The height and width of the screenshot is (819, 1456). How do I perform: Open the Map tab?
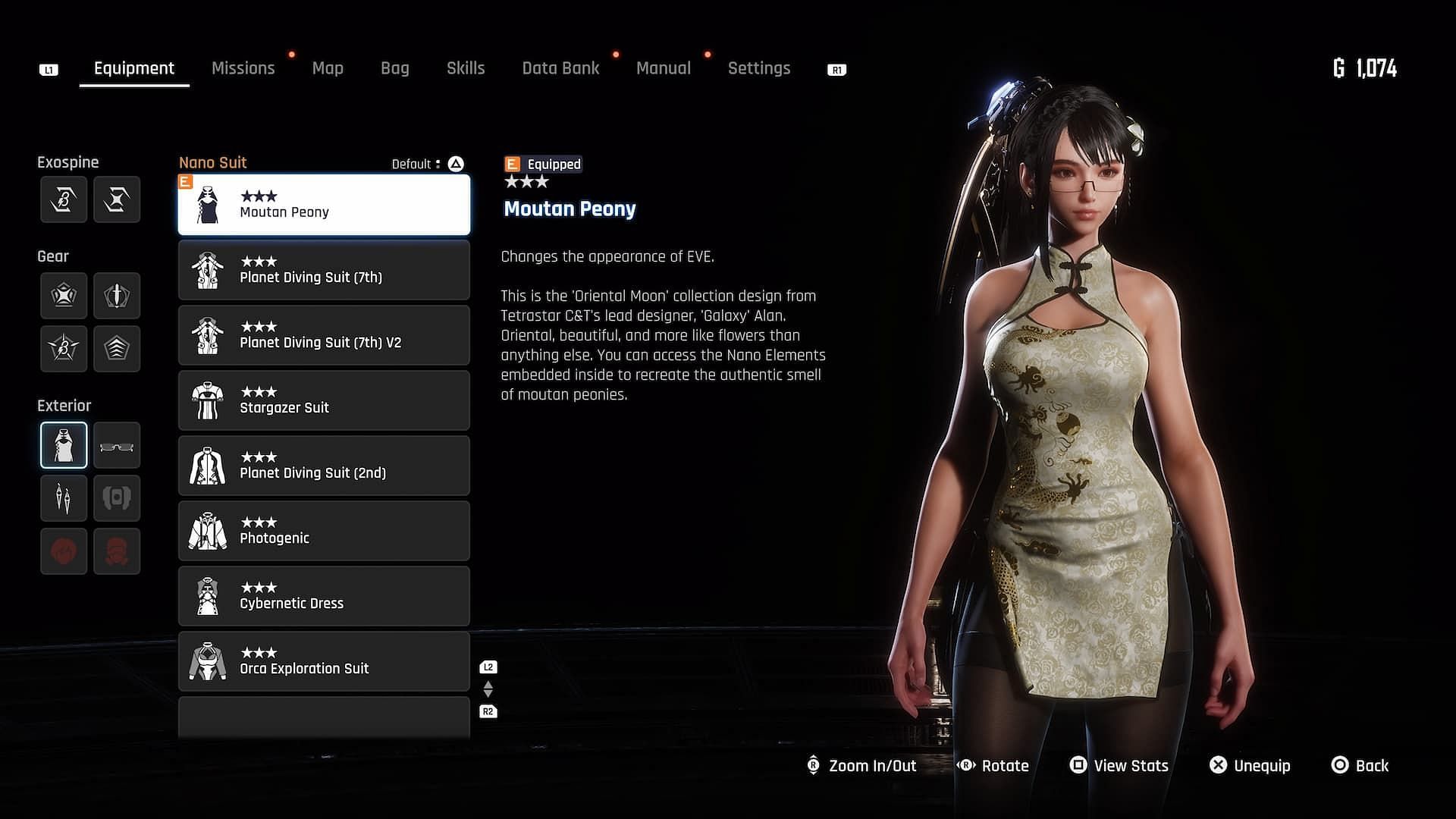click(x=328, y=68)
